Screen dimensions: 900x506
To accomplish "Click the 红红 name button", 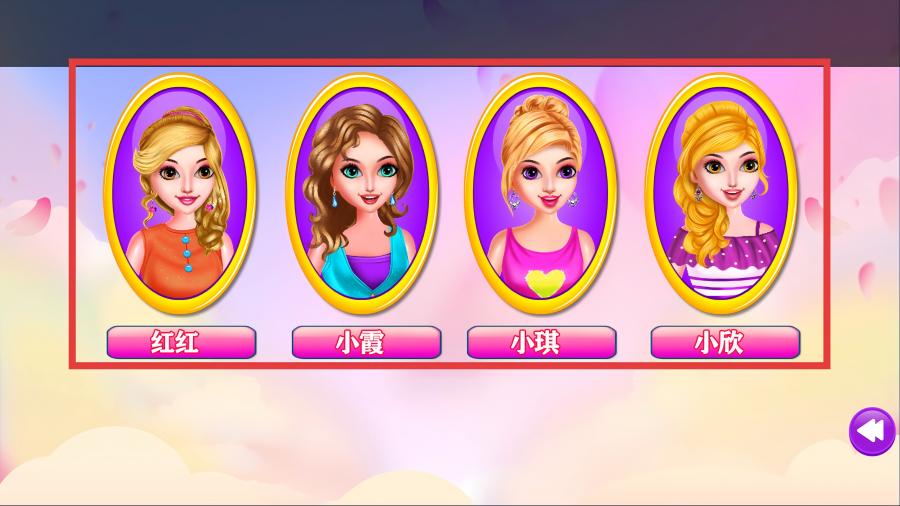I will click(181, 343).
